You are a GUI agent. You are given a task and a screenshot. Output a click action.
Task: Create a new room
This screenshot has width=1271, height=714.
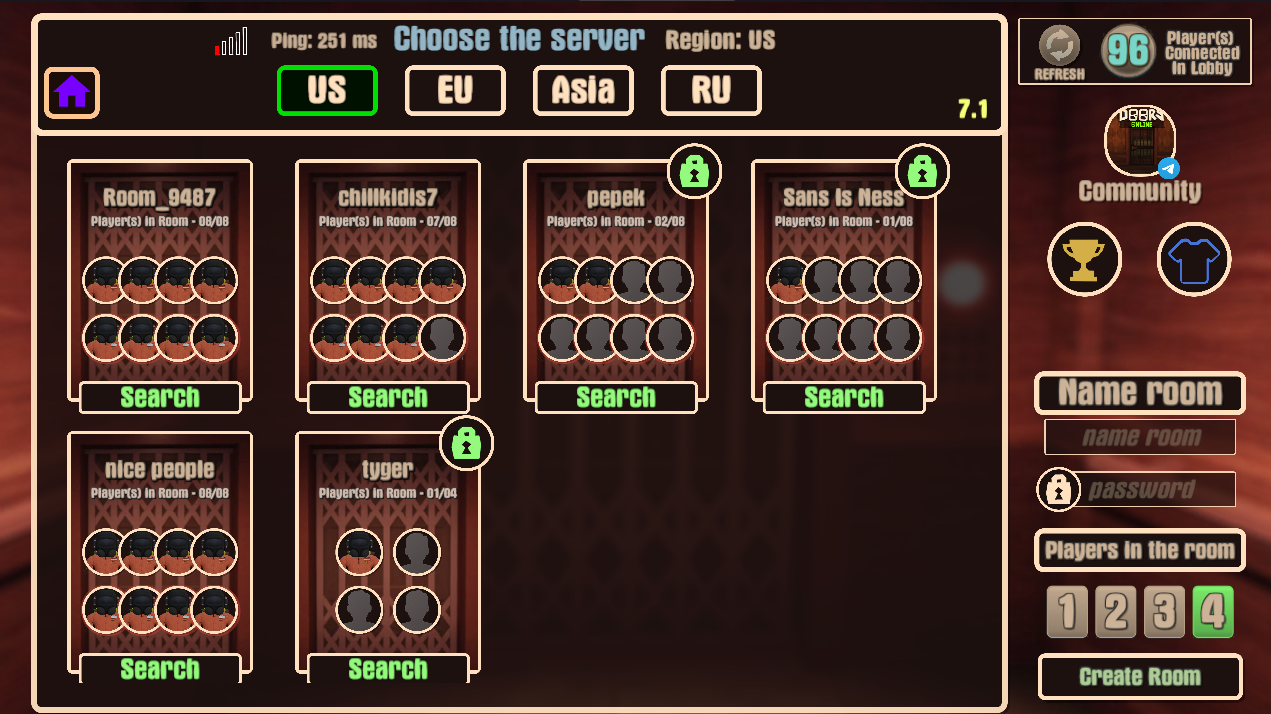click(1140, 677)
